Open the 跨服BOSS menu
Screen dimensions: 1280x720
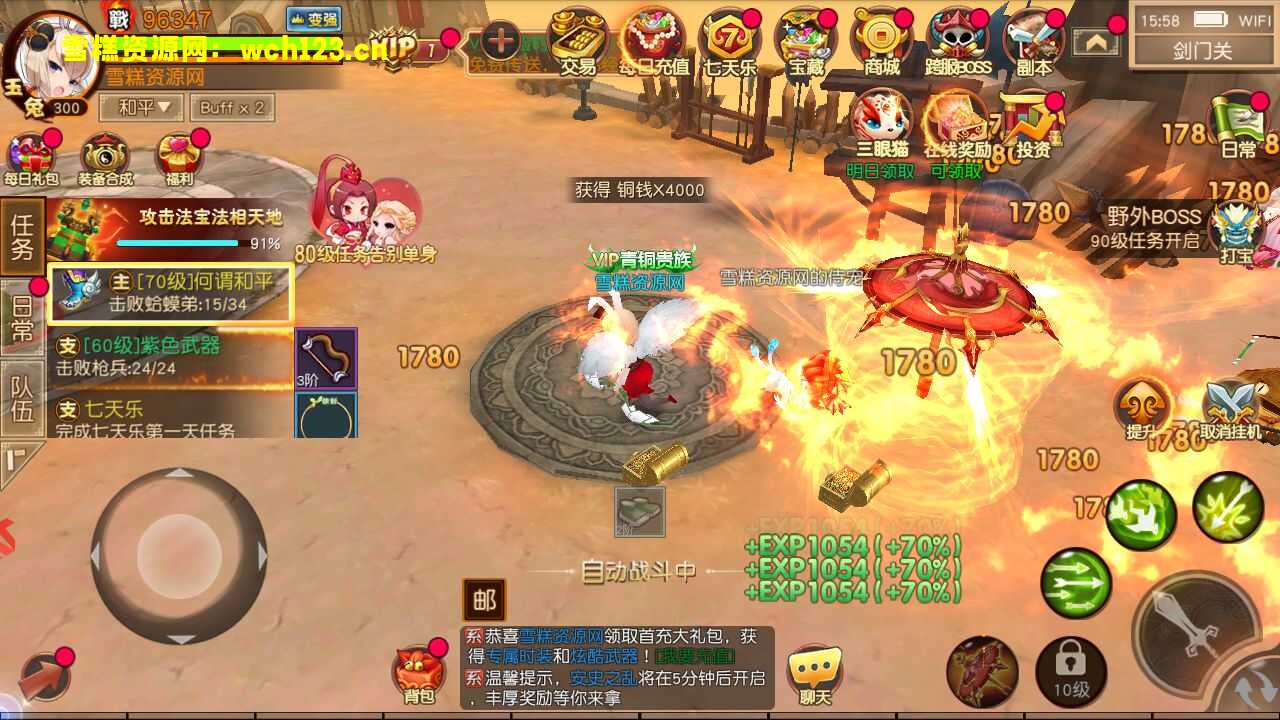[958, 42]
